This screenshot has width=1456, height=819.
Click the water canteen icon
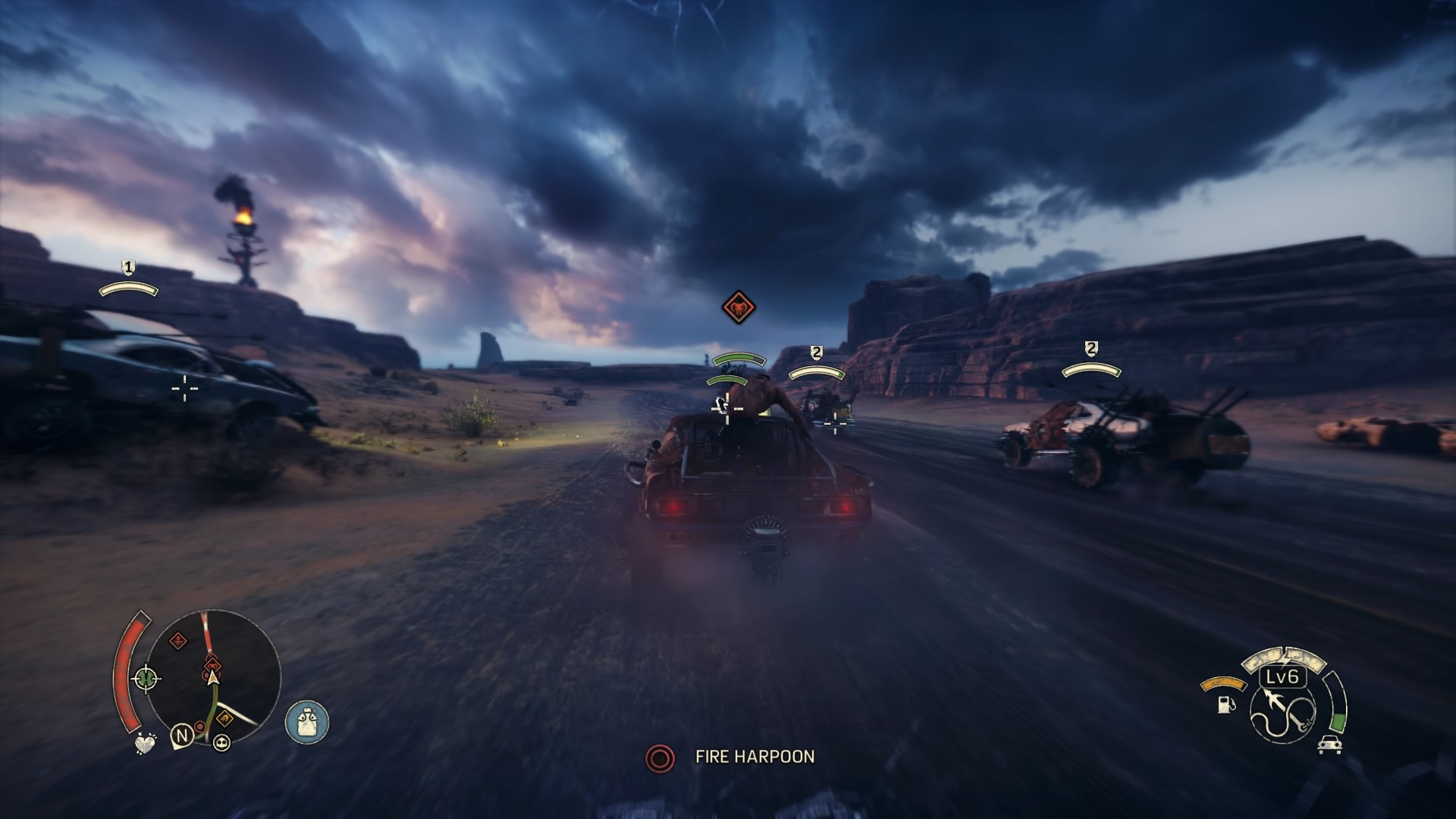click(307, 721)
